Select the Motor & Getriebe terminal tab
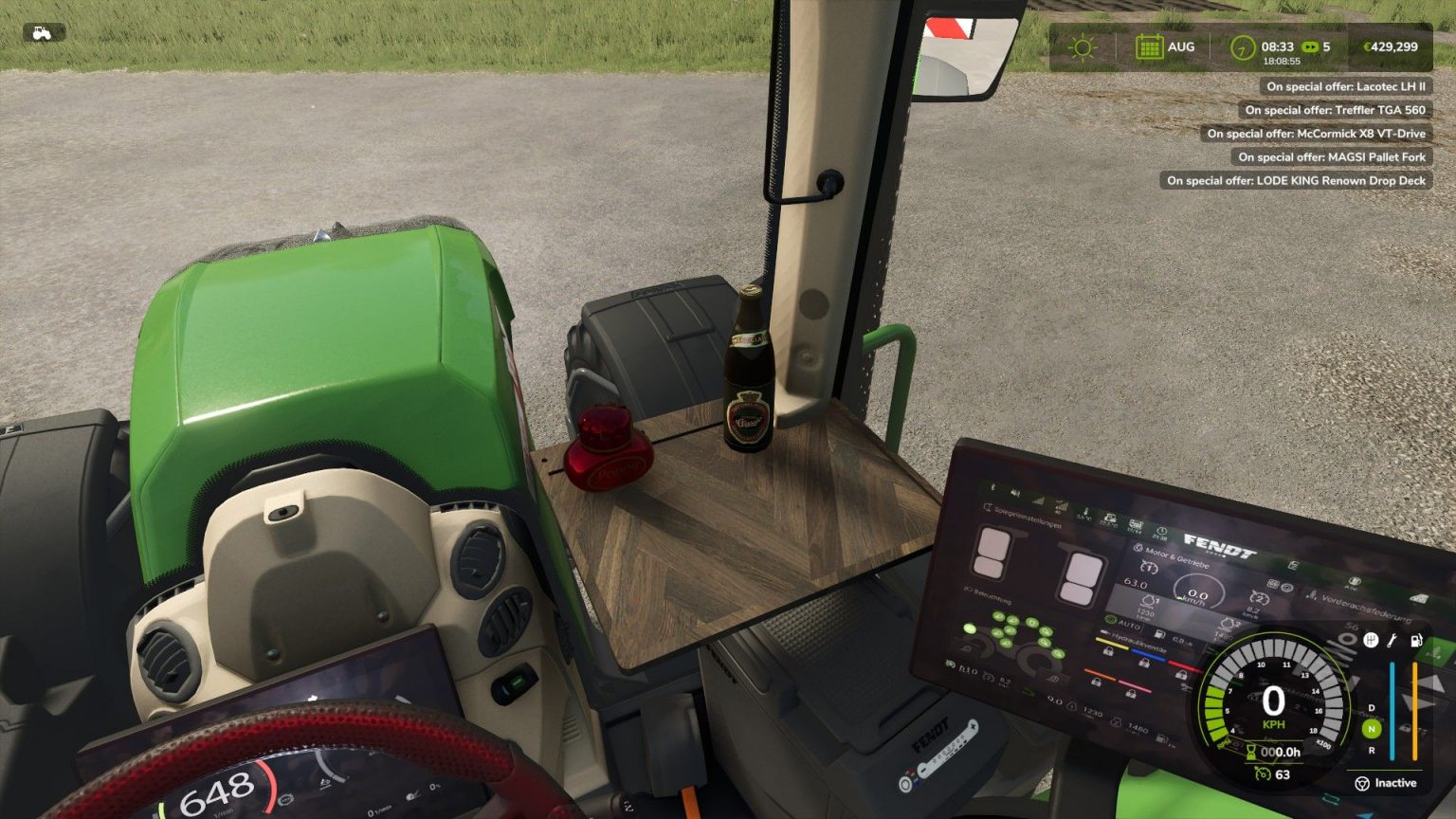 1138,549
